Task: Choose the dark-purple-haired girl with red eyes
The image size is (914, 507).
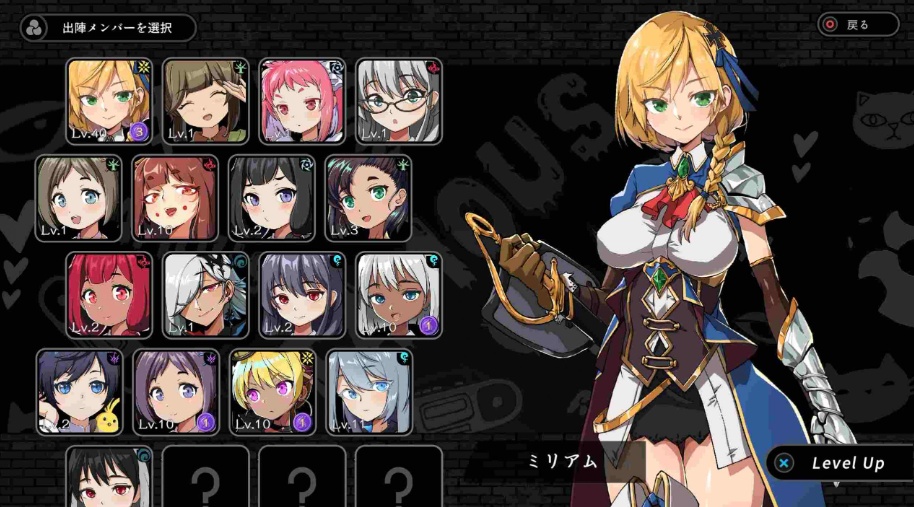Action: pyautogui.click(x=301, y=294)
